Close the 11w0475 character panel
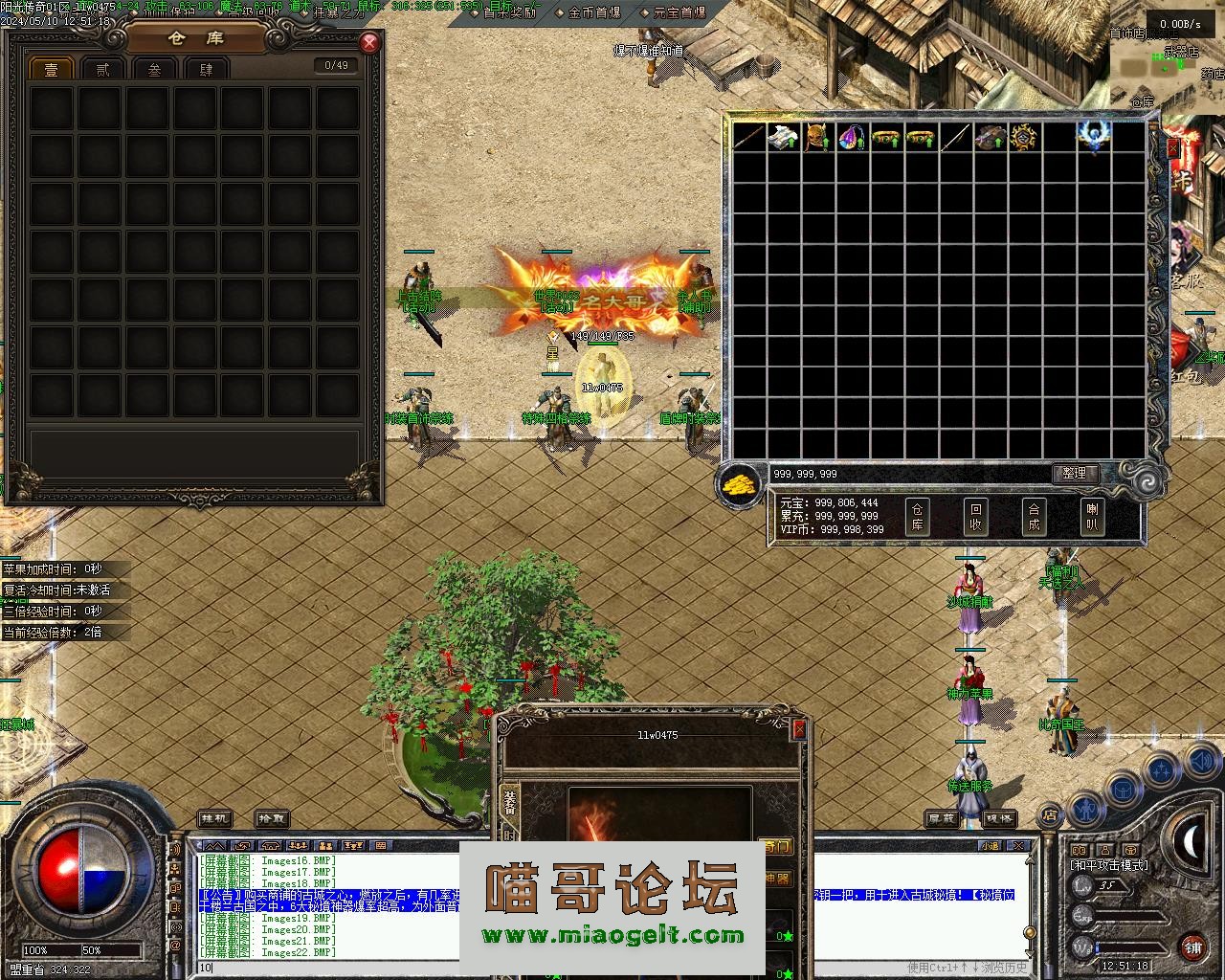This screenshot has height=980, width=1225. tap(799, 729)
